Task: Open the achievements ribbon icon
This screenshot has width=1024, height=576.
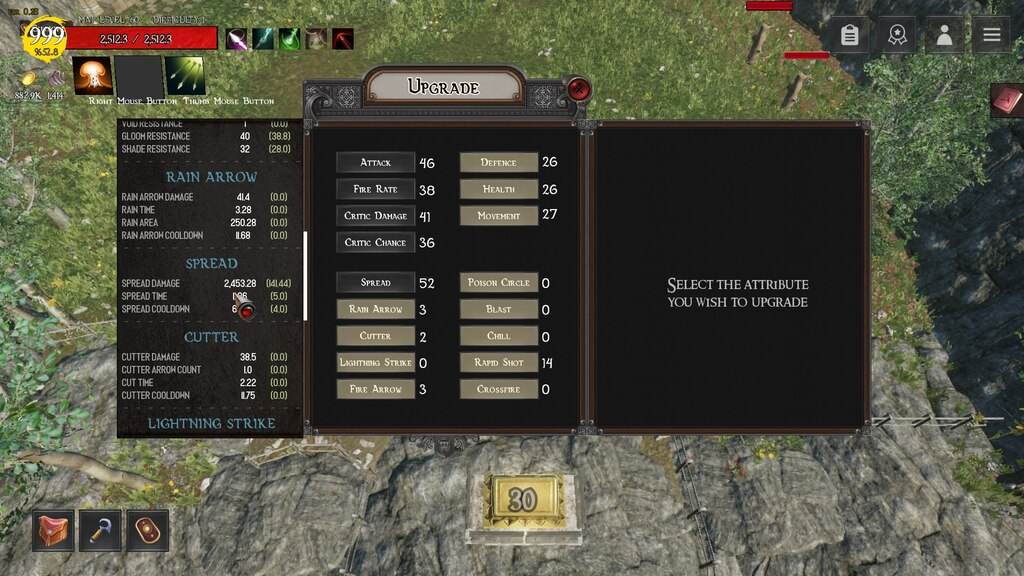Action: (897, 35)
